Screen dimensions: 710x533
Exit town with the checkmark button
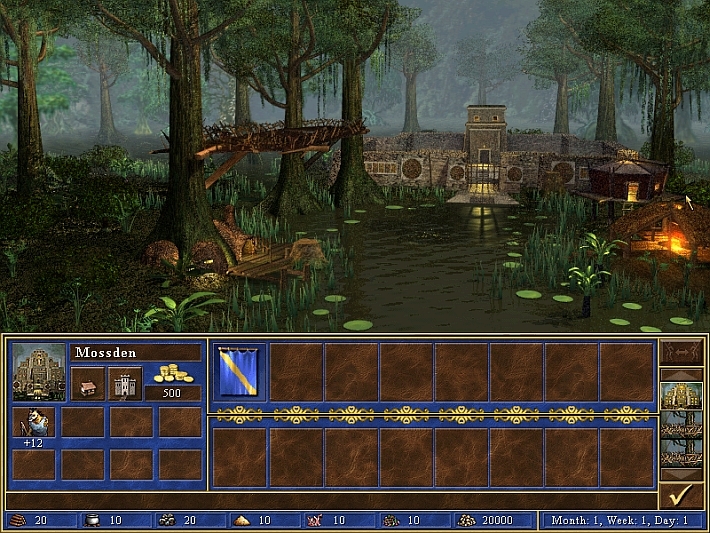pos(681,494)
